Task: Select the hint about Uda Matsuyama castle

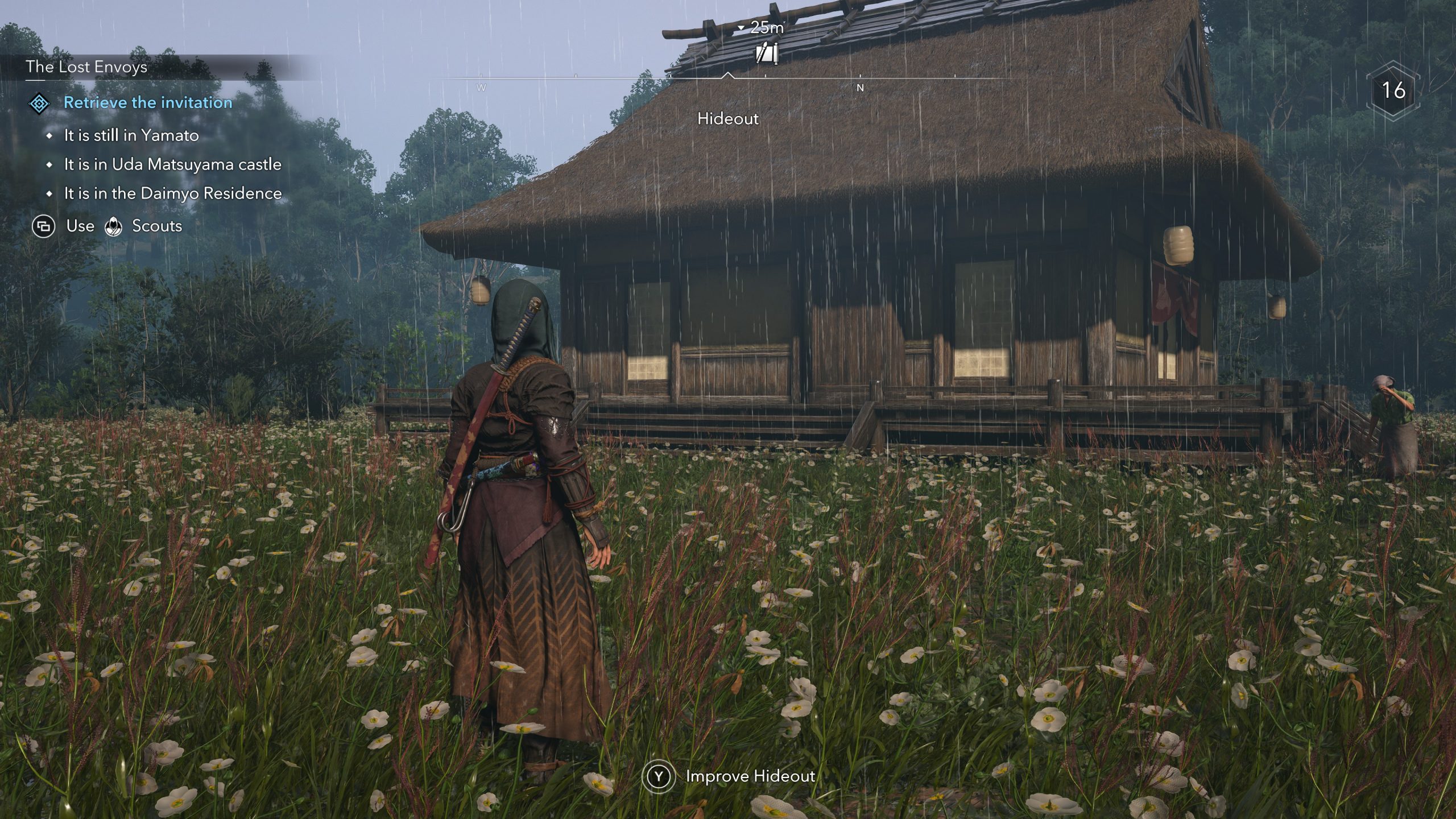Action: [x=172, y=164]
